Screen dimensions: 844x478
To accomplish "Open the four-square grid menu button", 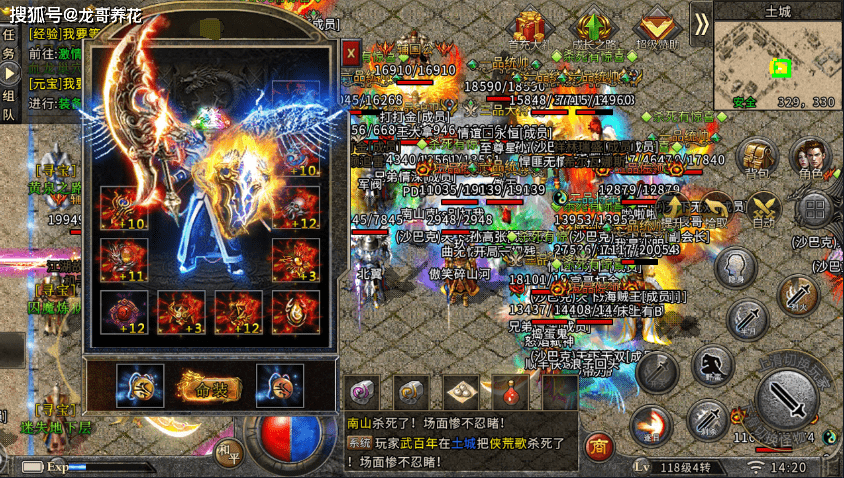I will click(x=815, y=210).
